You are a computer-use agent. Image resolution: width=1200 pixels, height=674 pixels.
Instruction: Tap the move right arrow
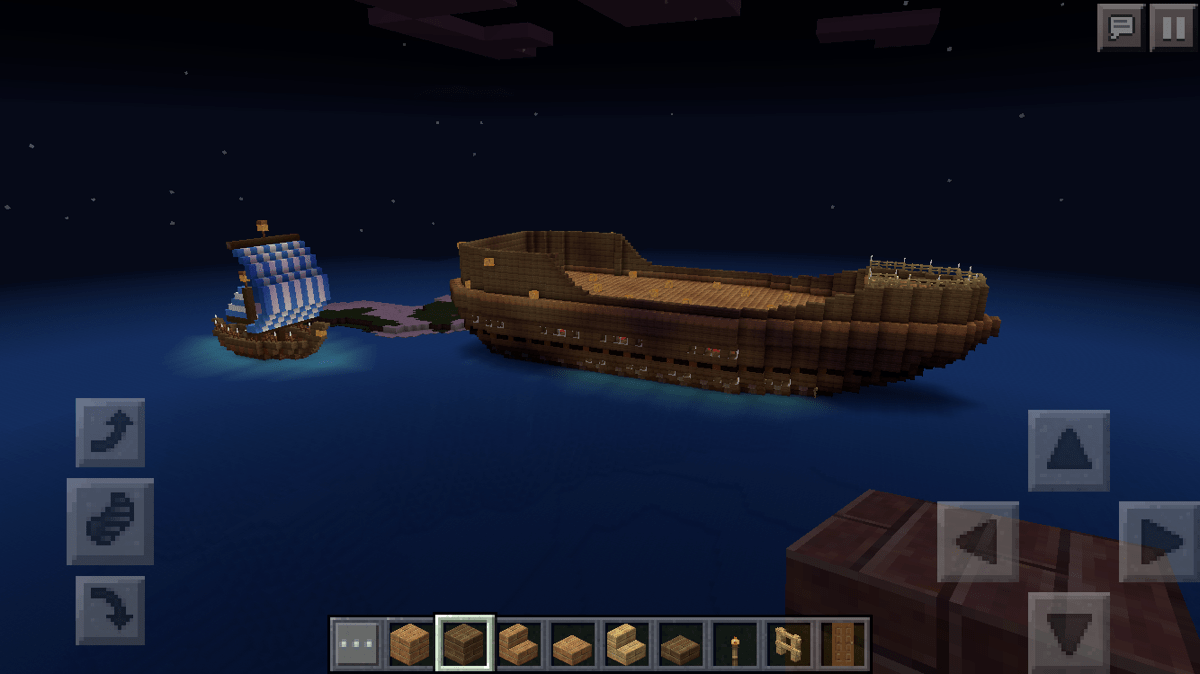coord(1159,541)
